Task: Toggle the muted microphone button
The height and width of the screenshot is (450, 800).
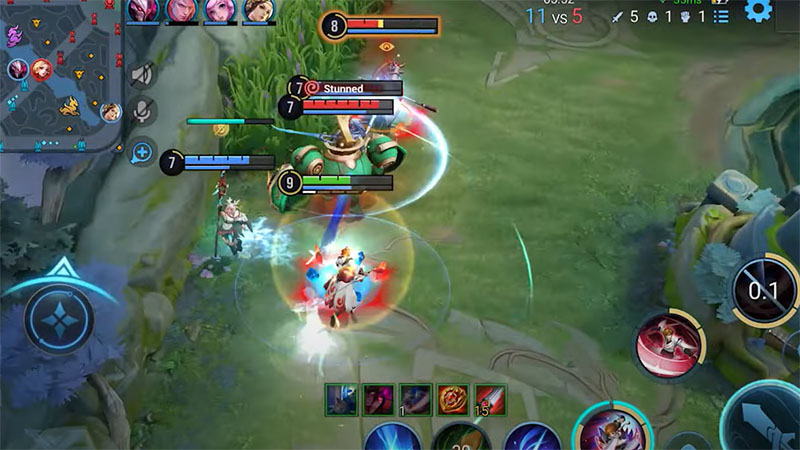Action: pos(143,112)
